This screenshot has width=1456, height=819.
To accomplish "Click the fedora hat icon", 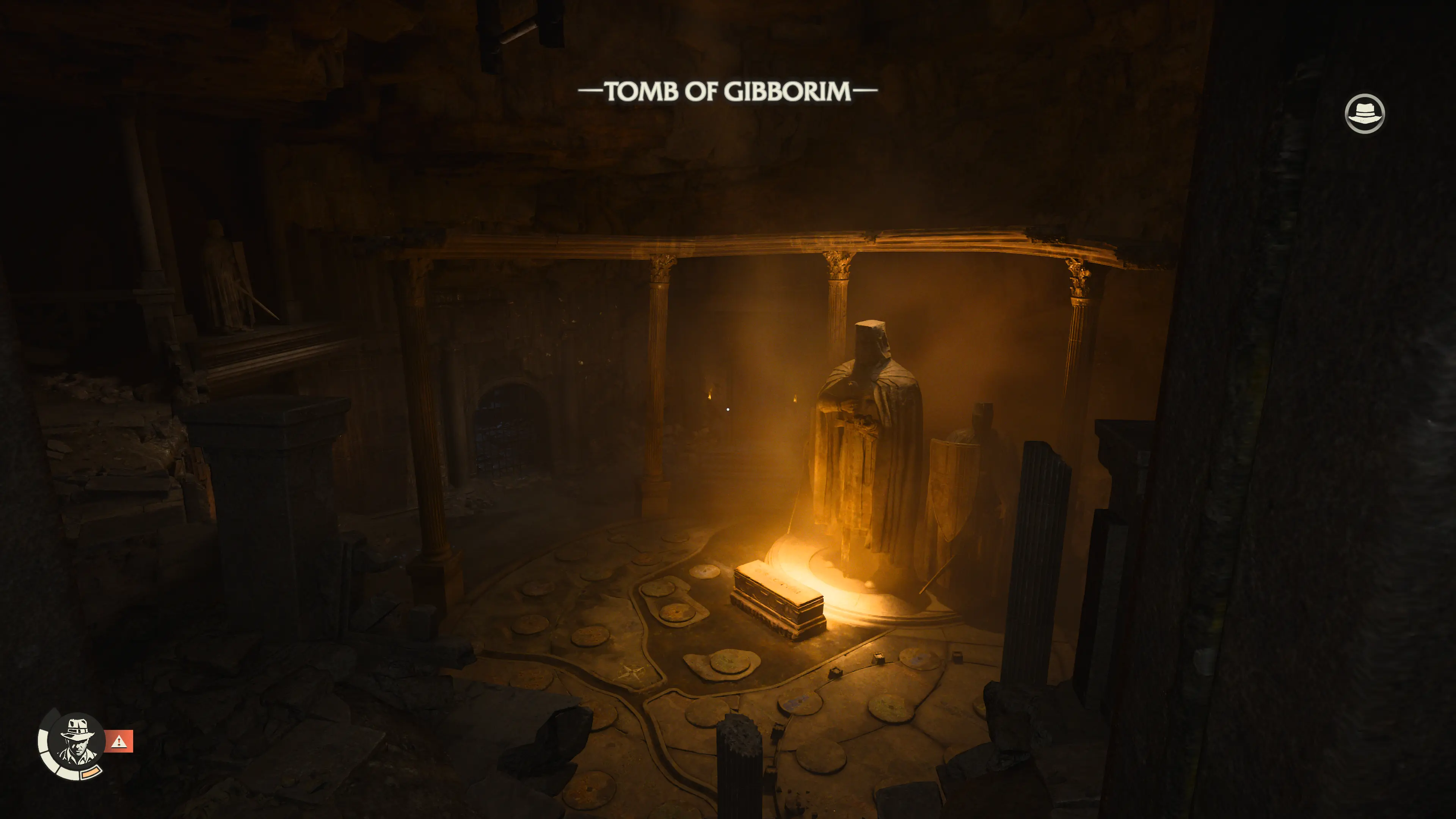I will 1364,114.
